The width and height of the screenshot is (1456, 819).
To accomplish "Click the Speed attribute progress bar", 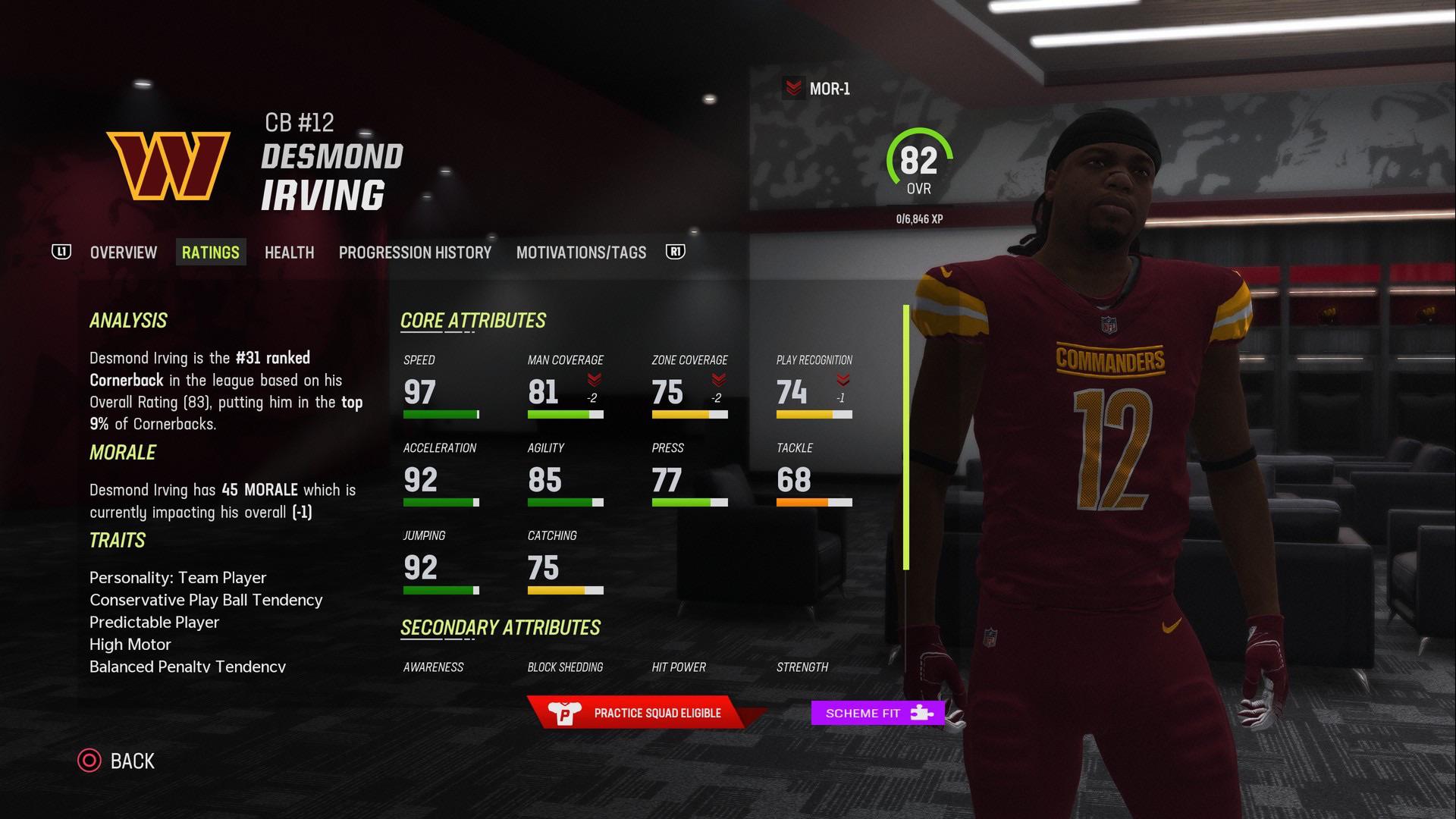I will click(440, 414).
